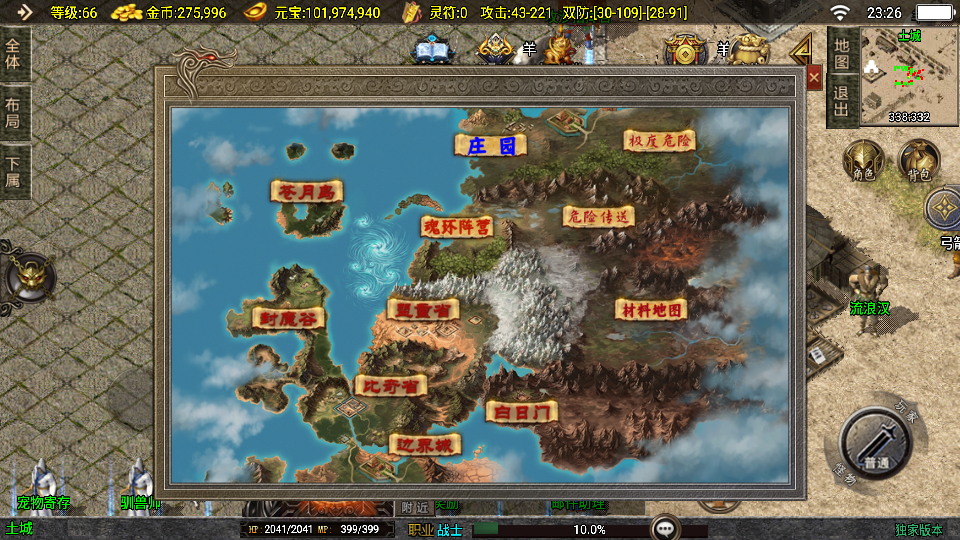960x540 pixels.
Task: Travel to 白日门
Action: tap(521, 411)
